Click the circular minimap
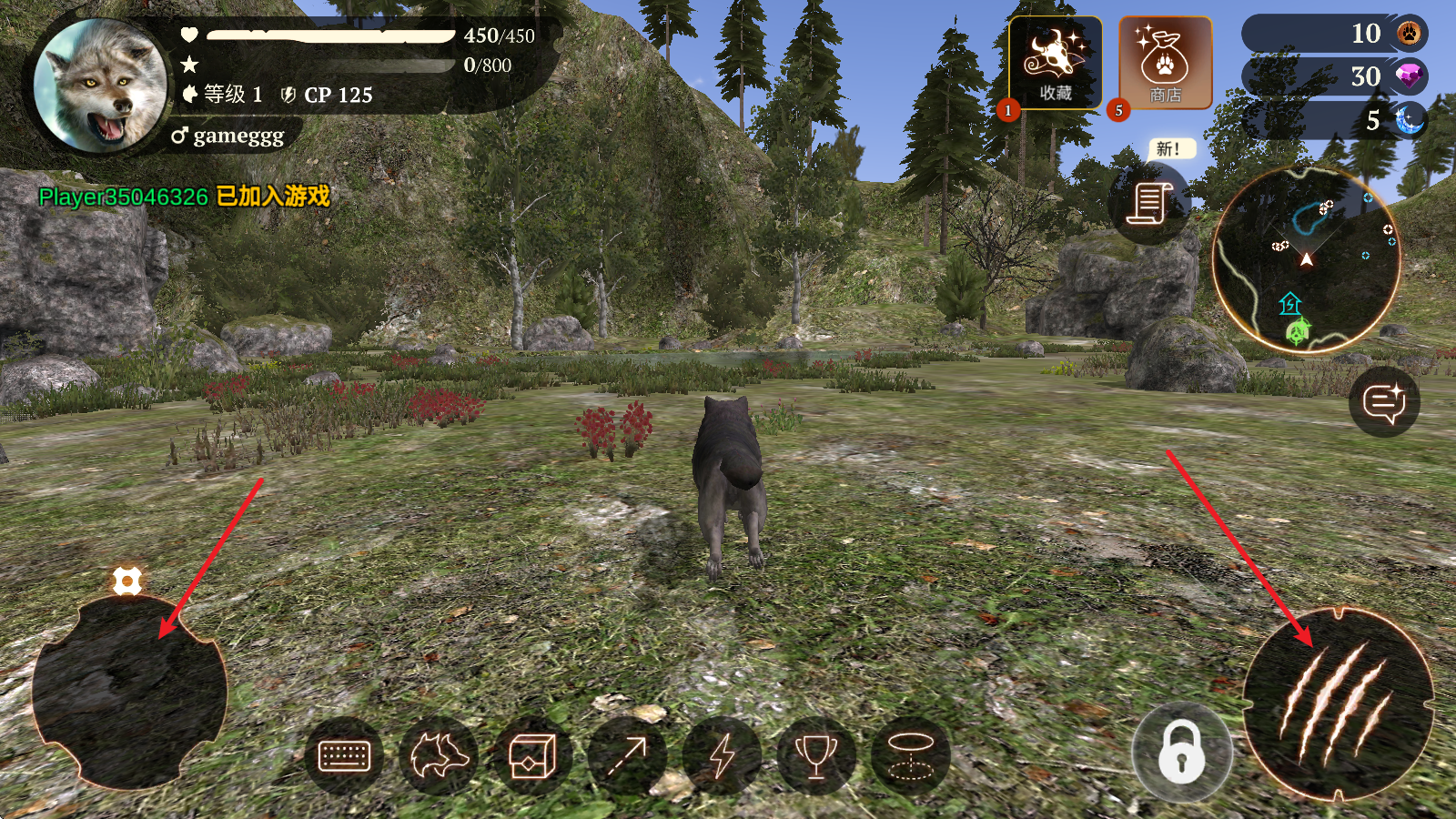This screenshot has width=1456, height=819. pos(1306,259)
